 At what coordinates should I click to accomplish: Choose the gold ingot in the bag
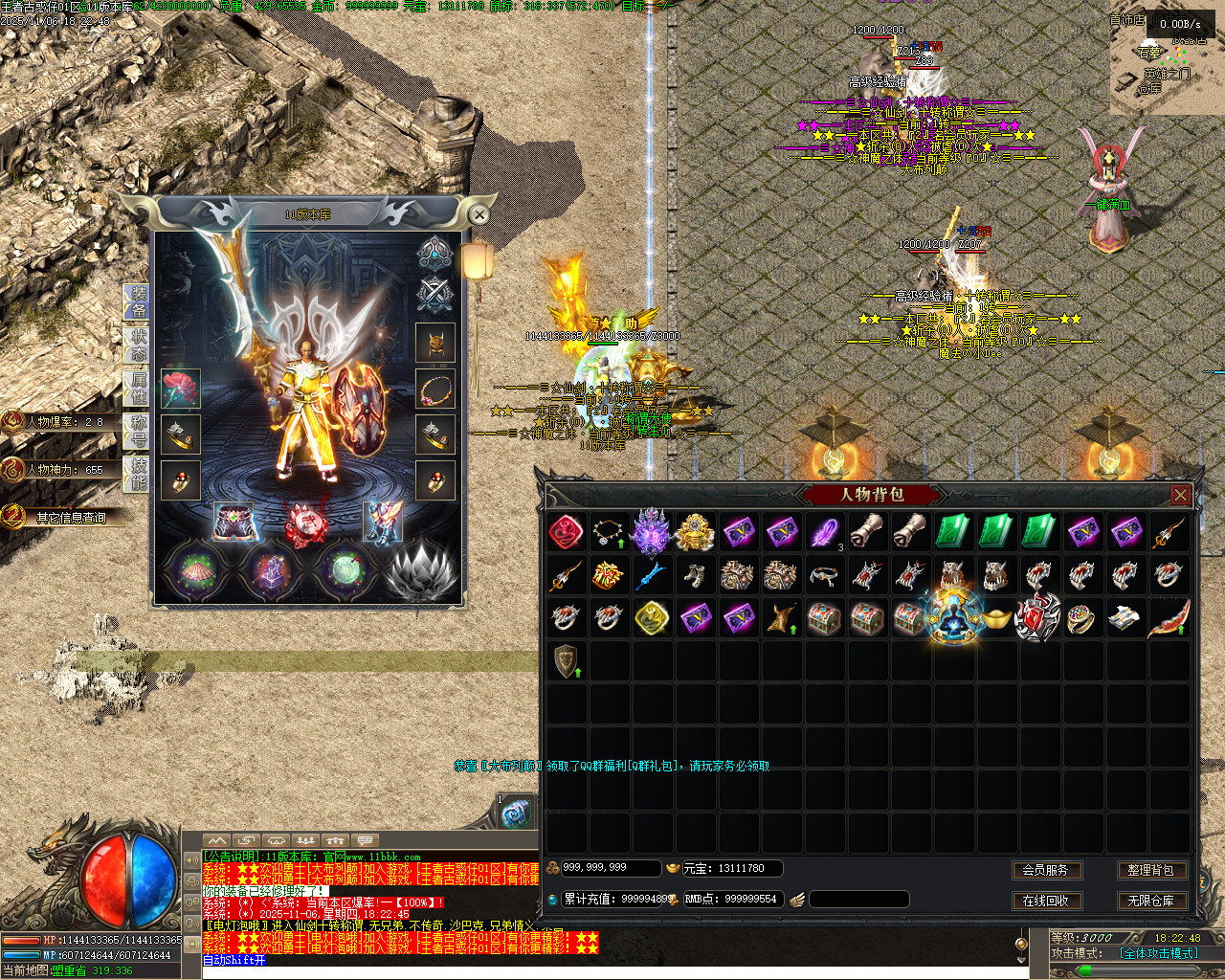point(996,617)
